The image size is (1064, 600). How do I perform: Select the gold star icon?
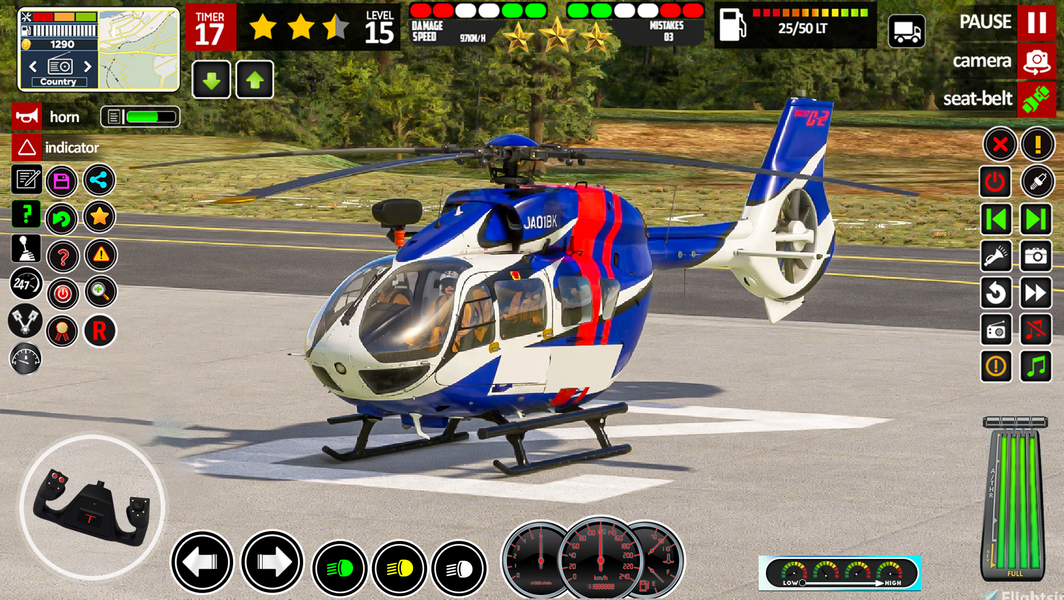pyautogui.click(x=99, y=217)
